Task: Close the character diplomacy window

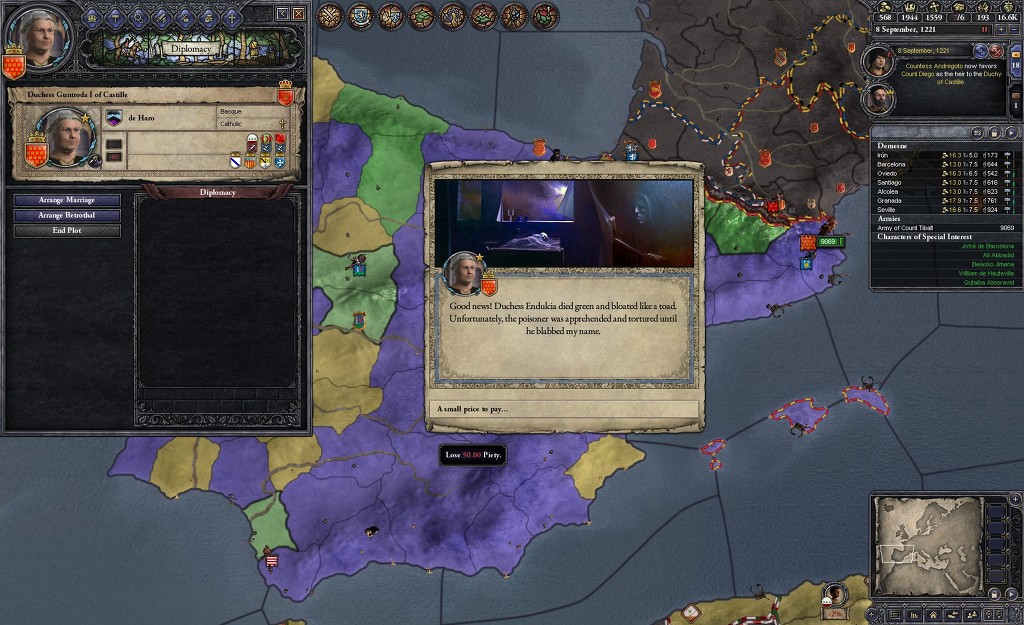Action: pos(298,13)
